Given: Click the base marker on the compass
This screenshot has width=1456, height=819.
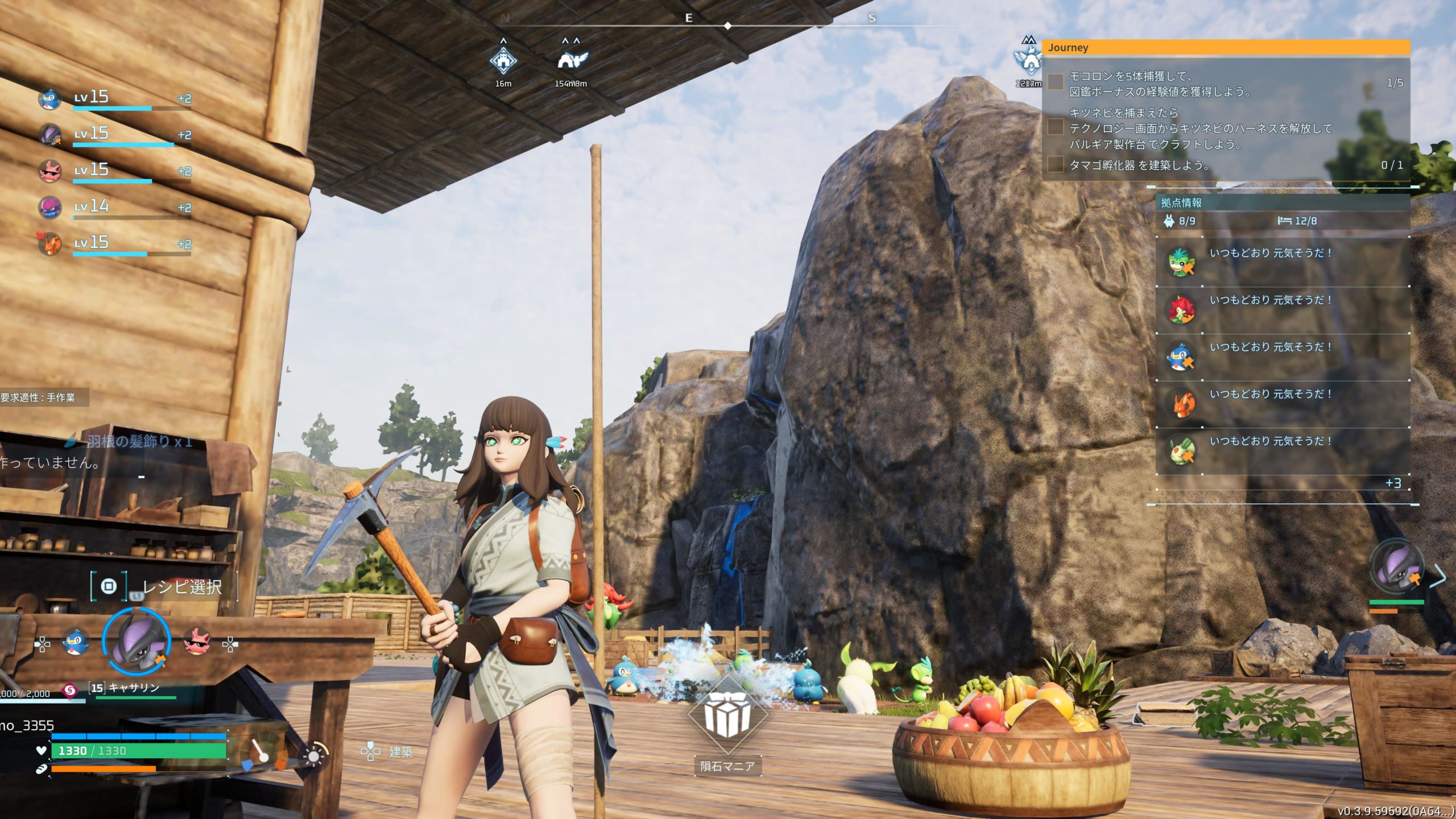Looking at the screenshot, I should coord(503,60).
